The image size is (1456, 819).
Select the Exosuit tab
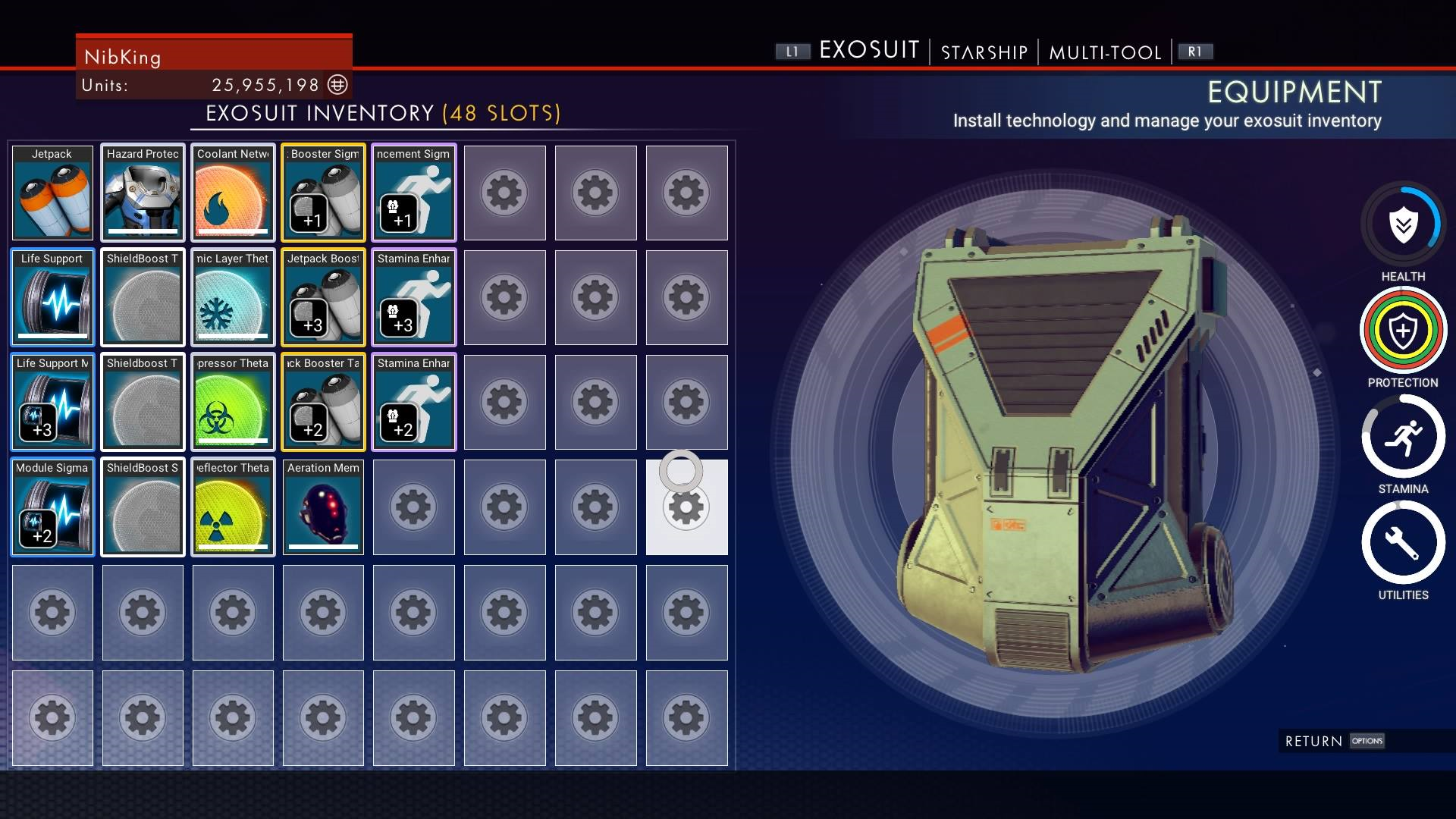coord(869,51)
